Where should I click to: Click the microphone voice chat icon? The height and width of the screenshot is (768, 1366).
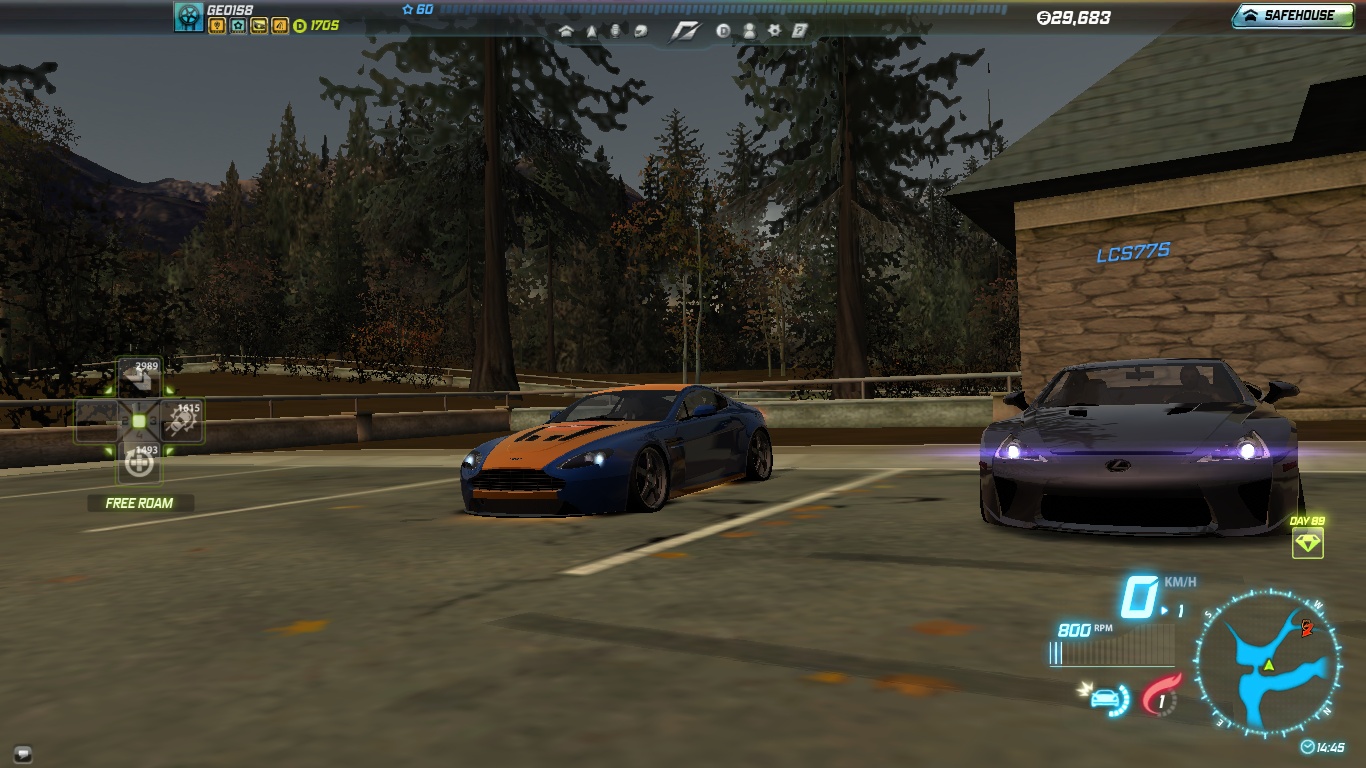click(618, 31)
